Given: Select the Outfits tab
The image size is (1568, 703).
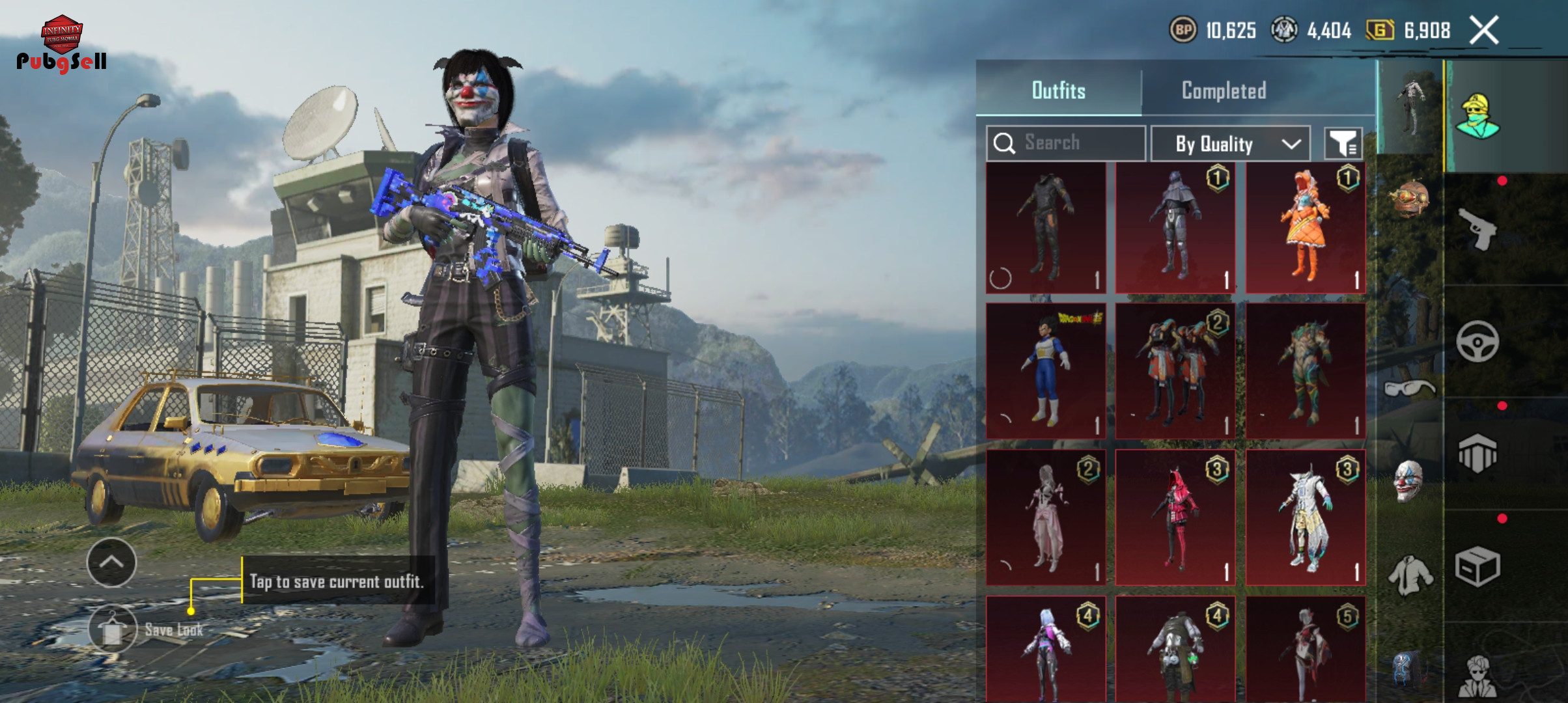Looking at the screenshot, I should (x=1058, y=90).
